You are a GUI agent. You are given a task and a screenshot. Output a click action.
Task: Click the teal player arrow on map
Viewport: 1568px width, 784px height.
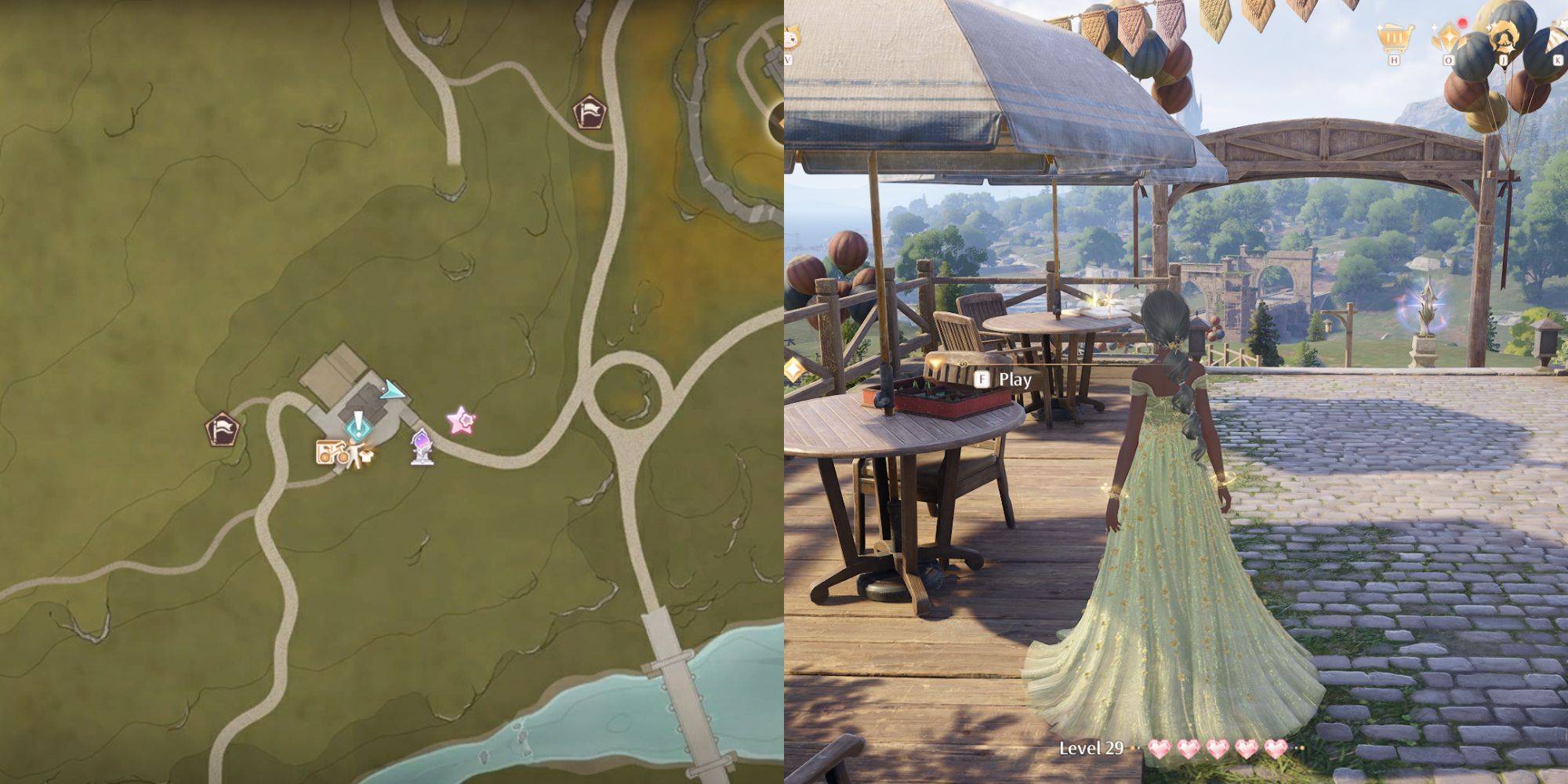(393, 390)
